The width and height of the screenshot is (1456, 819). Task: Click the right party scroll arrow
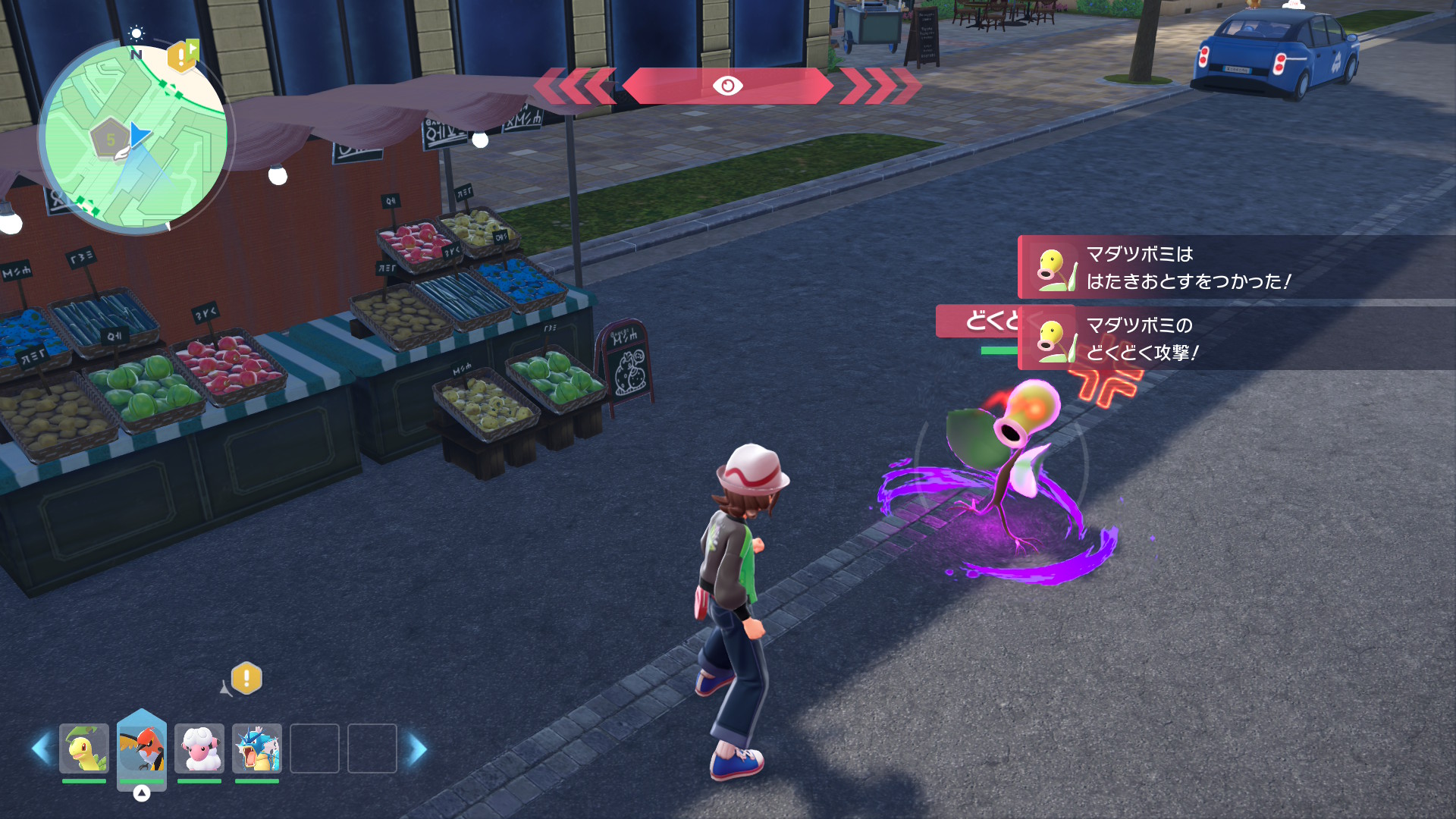pyautogui.click(x=418, y=748)
